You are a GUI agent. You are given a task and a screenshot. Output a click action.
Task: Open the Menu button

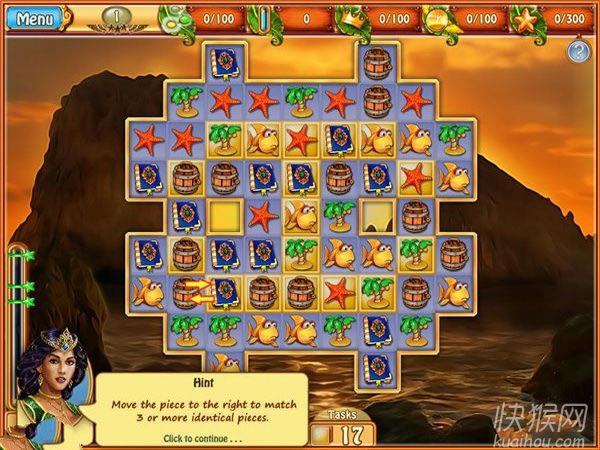coord(34,18)
